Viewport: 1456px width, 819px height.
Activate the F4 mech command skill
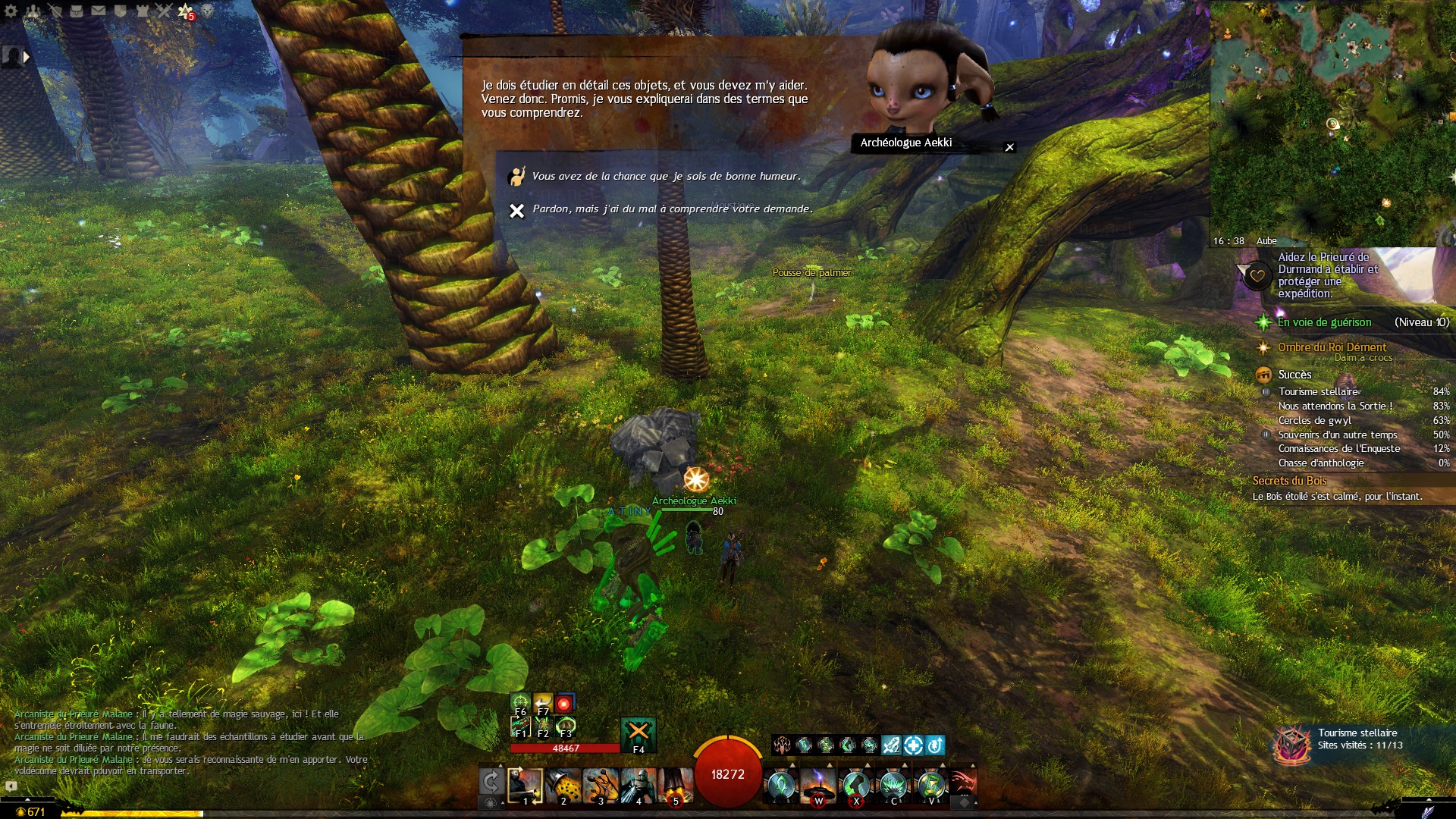[639, 733]
